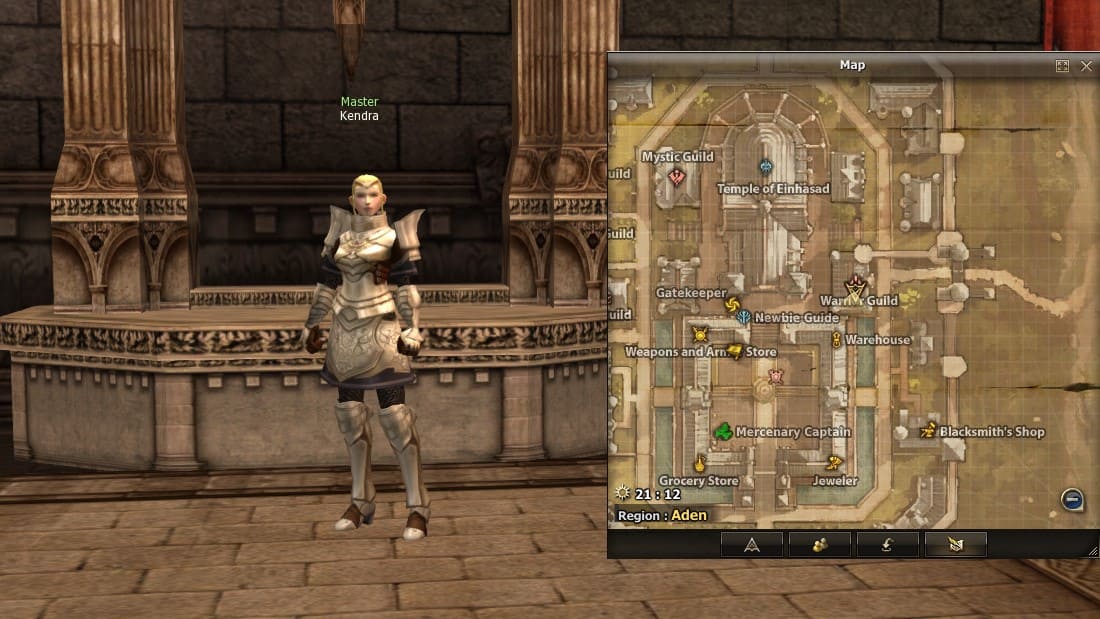Select the Gatekeeper spiral marker
Image resolution: width=1100 pixels, height=619 pixels.
click(x=731, y=305)
